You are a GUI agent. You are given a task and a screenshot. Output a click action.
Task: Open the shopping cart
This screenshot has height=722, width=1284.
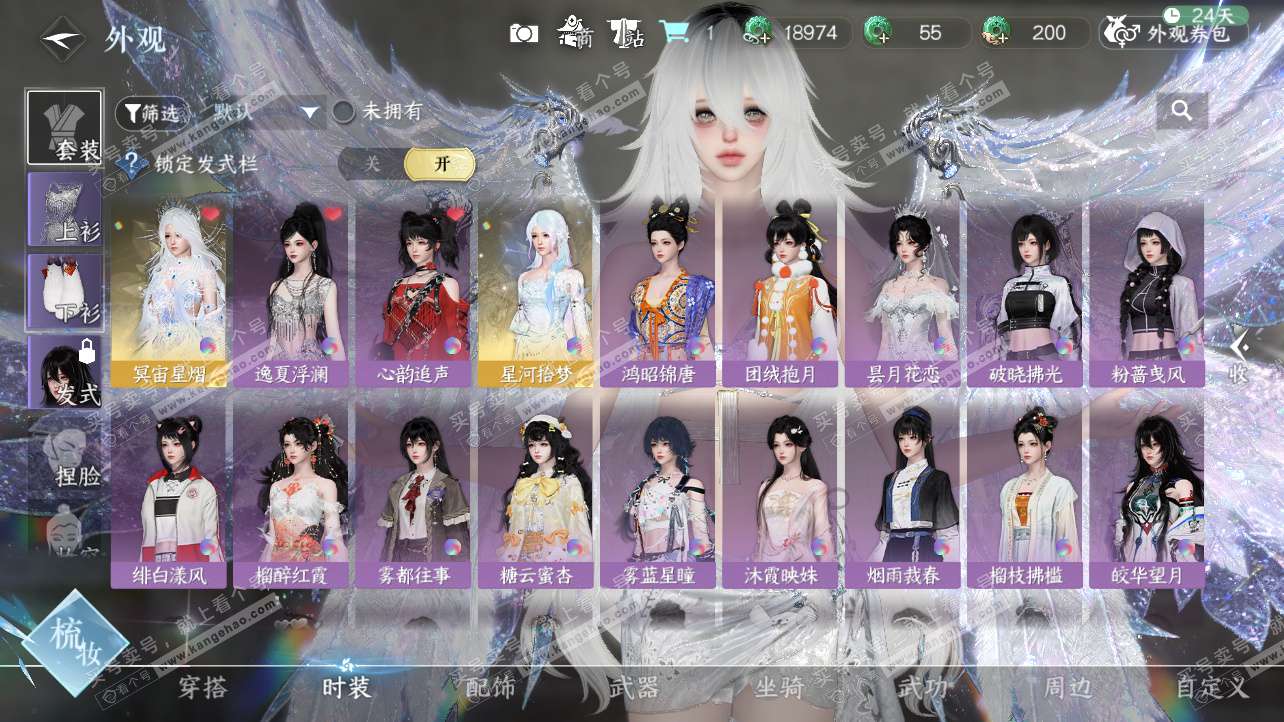click(674, 33)
